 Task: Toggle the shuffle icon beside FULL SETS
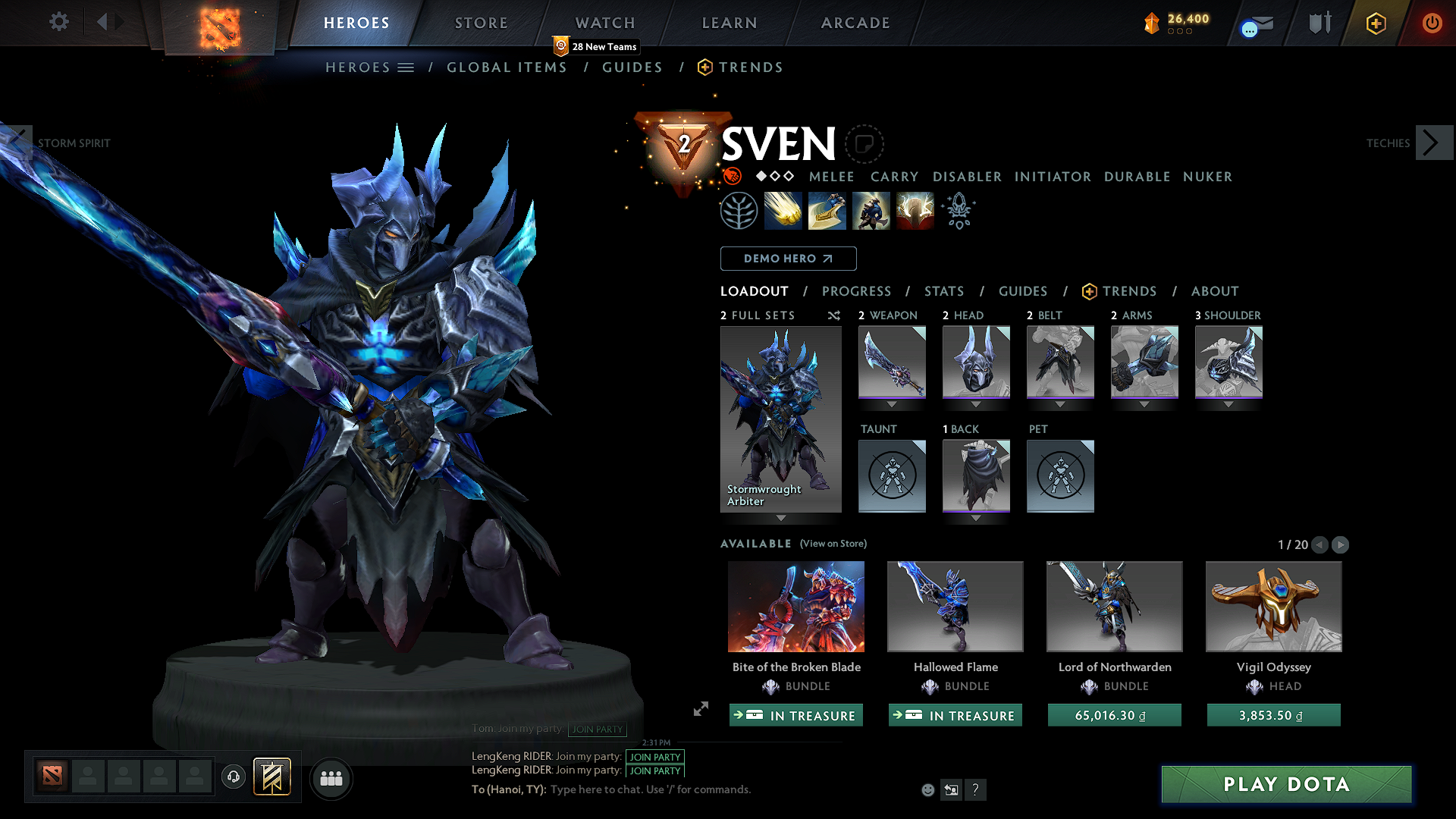[833, 315]
